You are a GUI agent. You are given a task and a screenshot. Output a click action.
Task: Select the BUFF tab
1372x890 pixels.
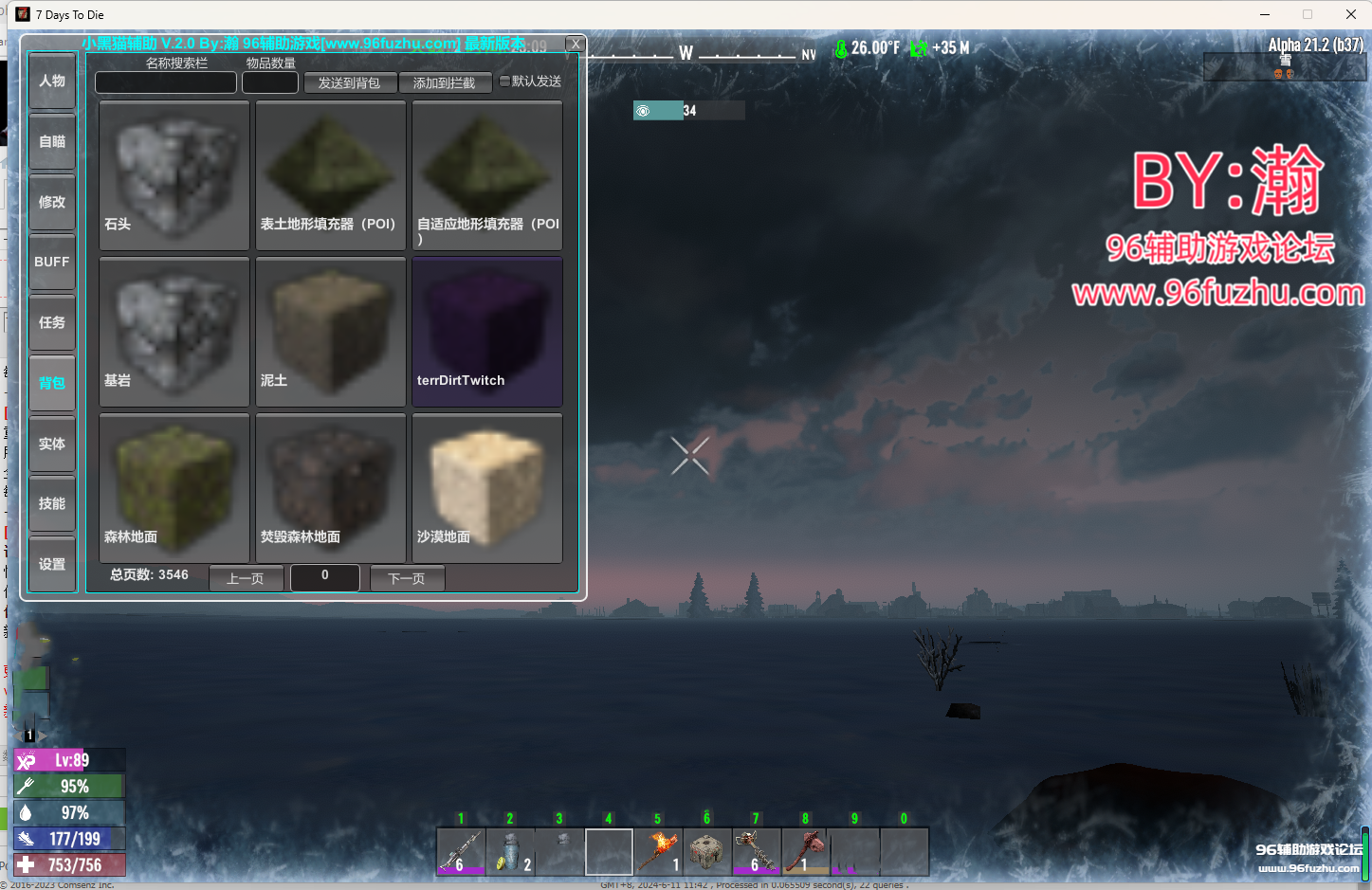(x=52, y=262)
